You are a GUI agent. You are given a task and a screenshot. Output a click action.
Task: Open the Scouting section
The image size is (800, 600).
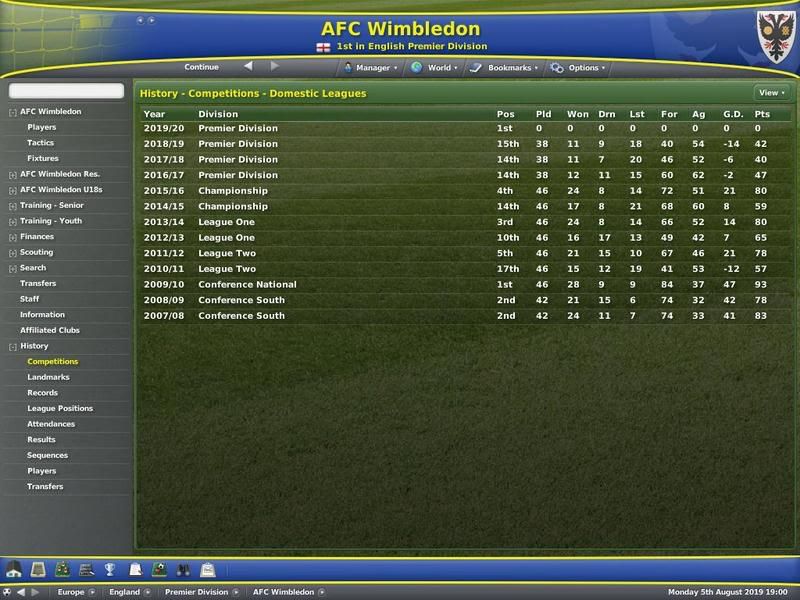[x=37, y=252]
